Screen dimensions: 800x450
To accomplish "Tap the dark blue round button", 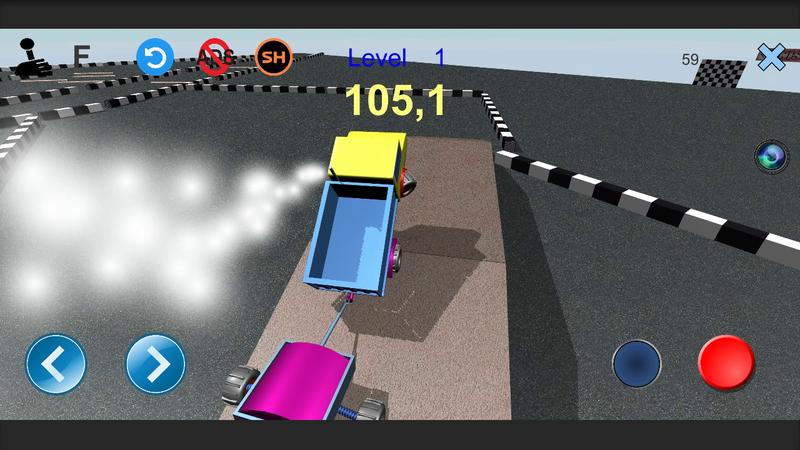I will 637,364.
